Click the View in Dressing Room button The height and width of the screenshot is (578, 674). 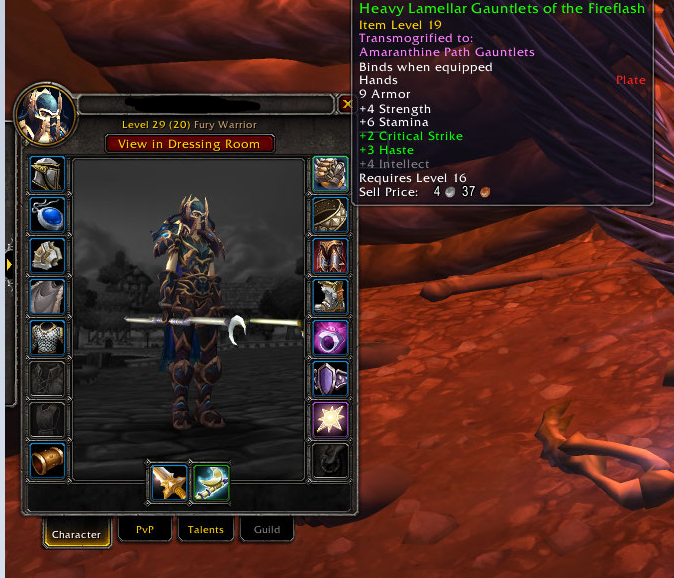tap(189, 144)
